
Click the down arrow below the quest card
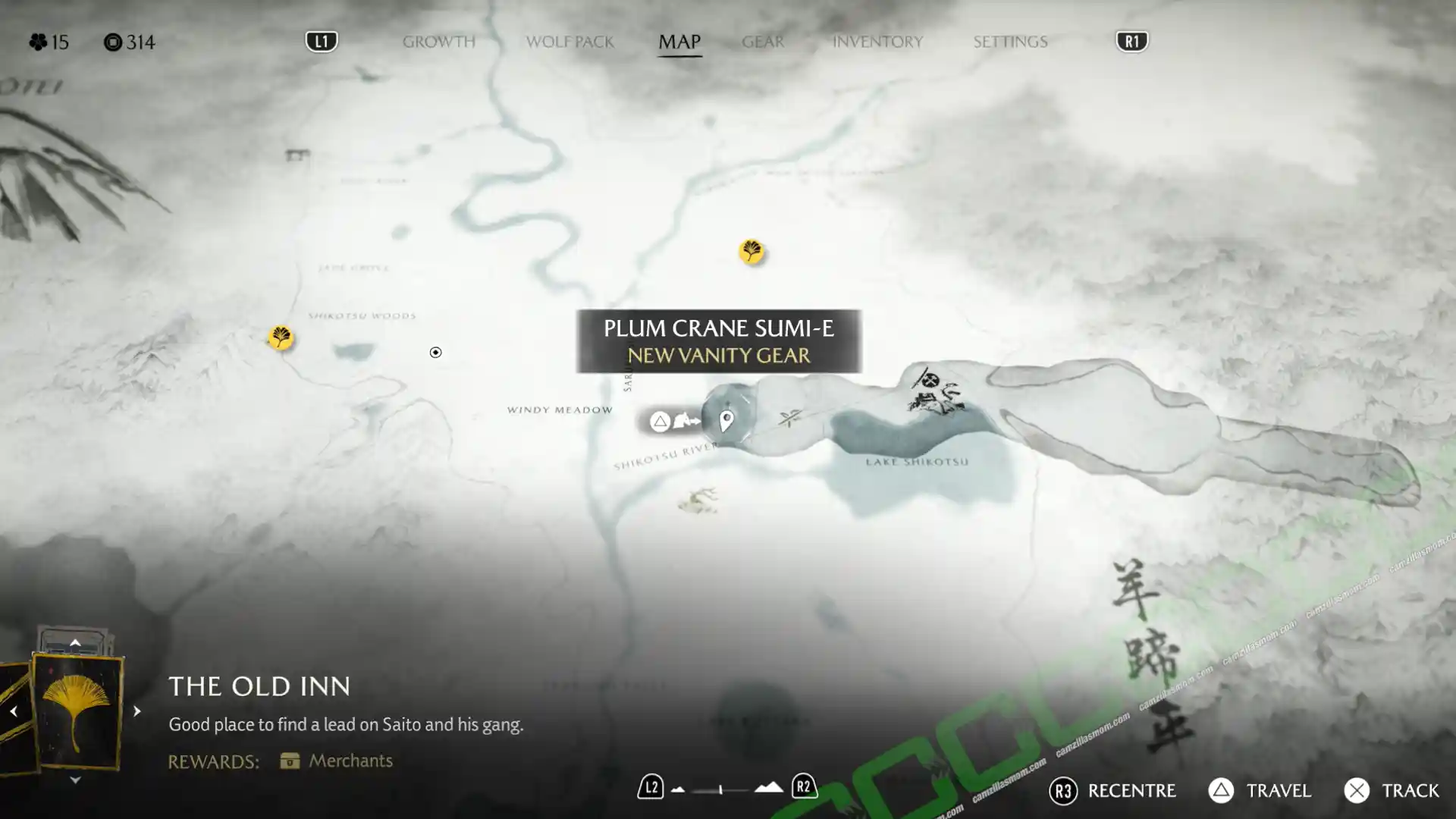point(75,780)
